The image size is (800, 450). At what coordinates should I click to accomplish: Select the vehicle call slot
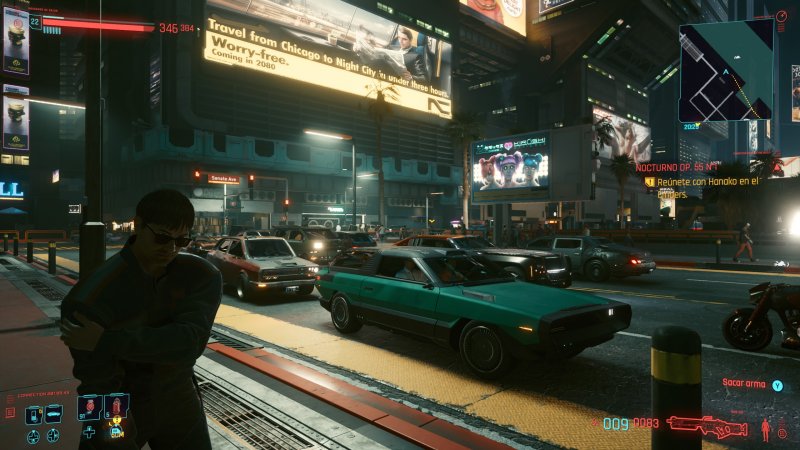coord(53,414)
